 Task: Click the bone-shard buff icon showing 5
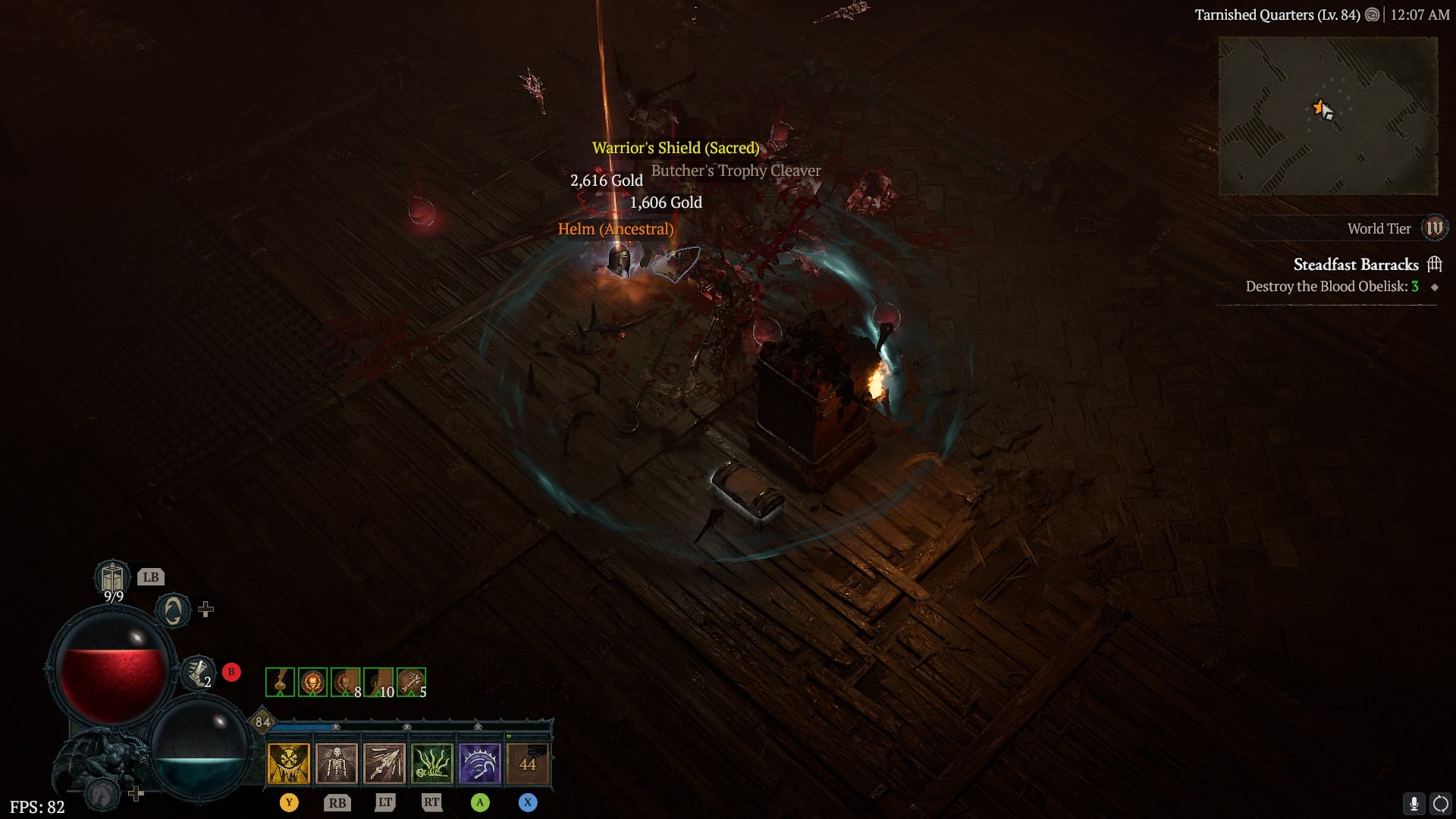point(411,682)
